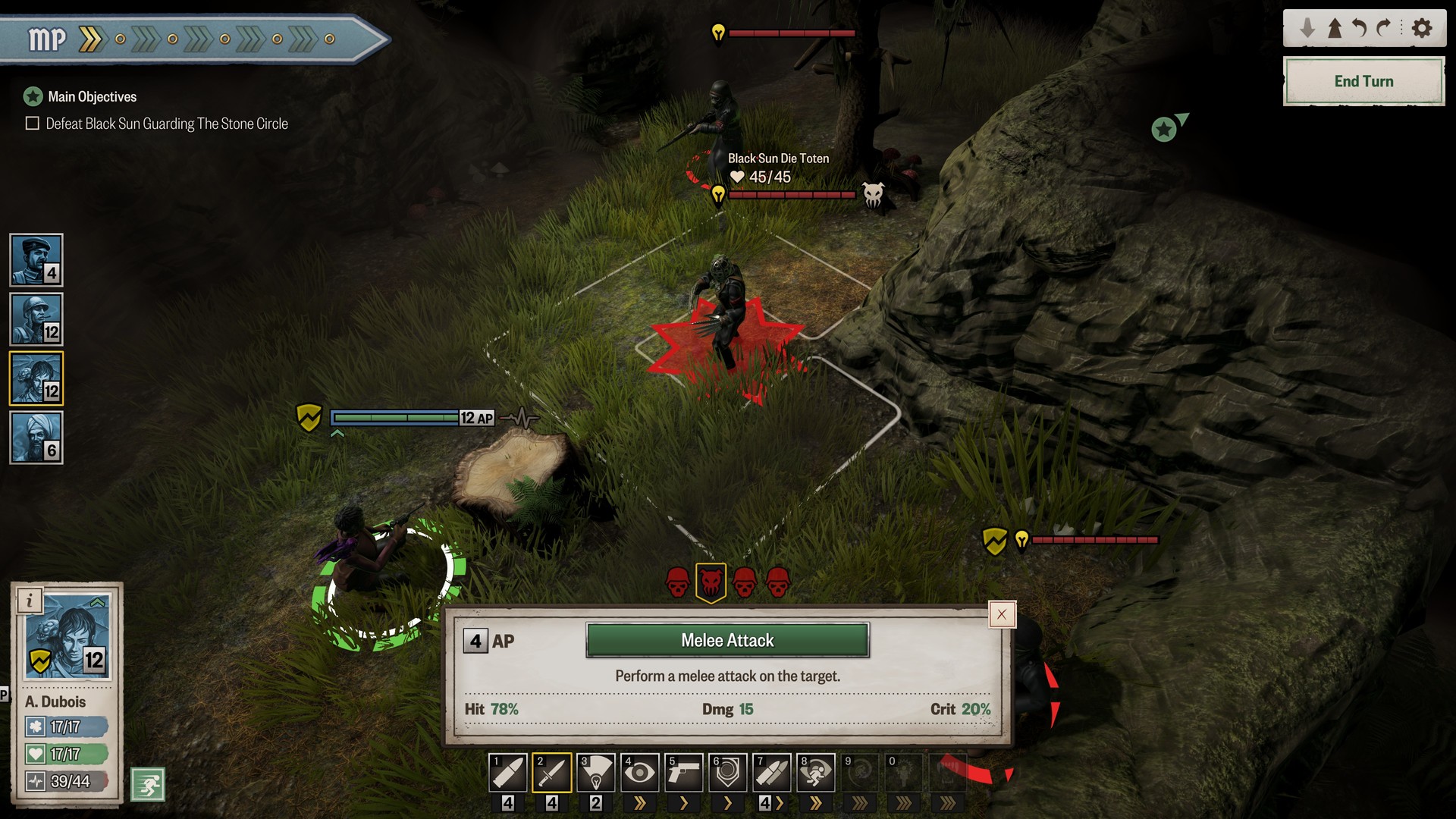Select the Melee Attack knife icon
The height and width of the screenshot is (819, 1456).
click(x=551, y=772)
